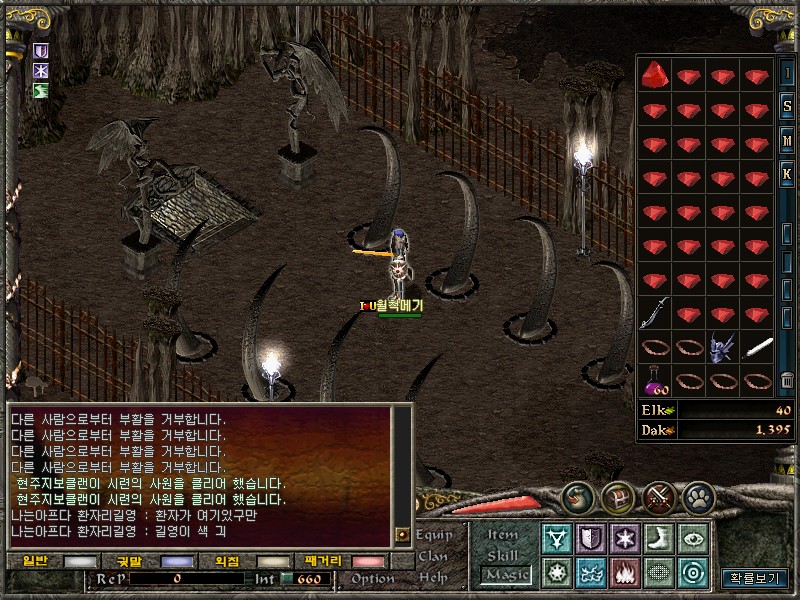Cast the fire spell icon
Image resolution: width=800 pixels, height=600 pixels.
pyautogui.click(x=625, y=573)
